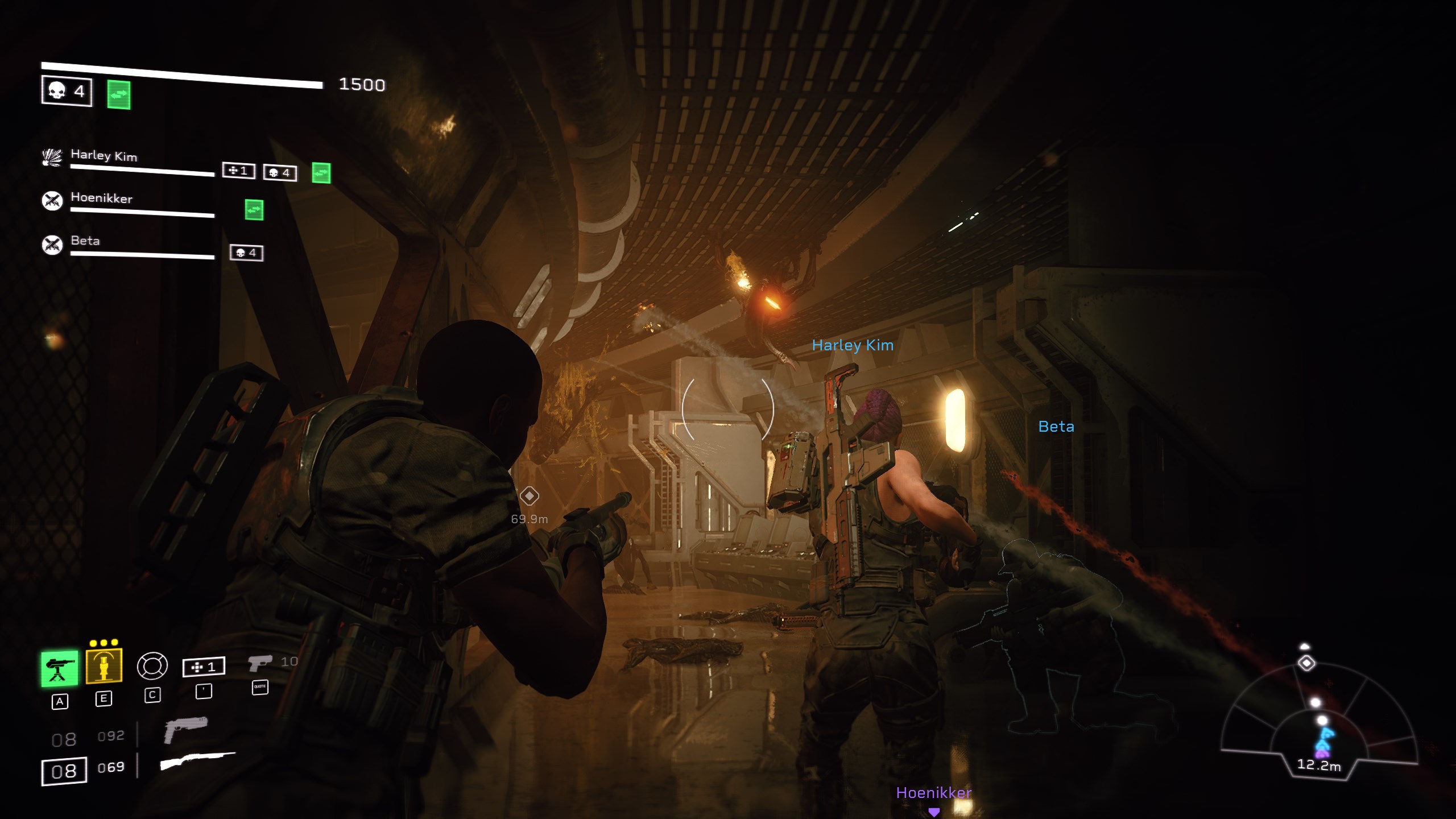Click the motion tracker radar
Viewport: 1456px width, 819px height.
point(1318,728)
